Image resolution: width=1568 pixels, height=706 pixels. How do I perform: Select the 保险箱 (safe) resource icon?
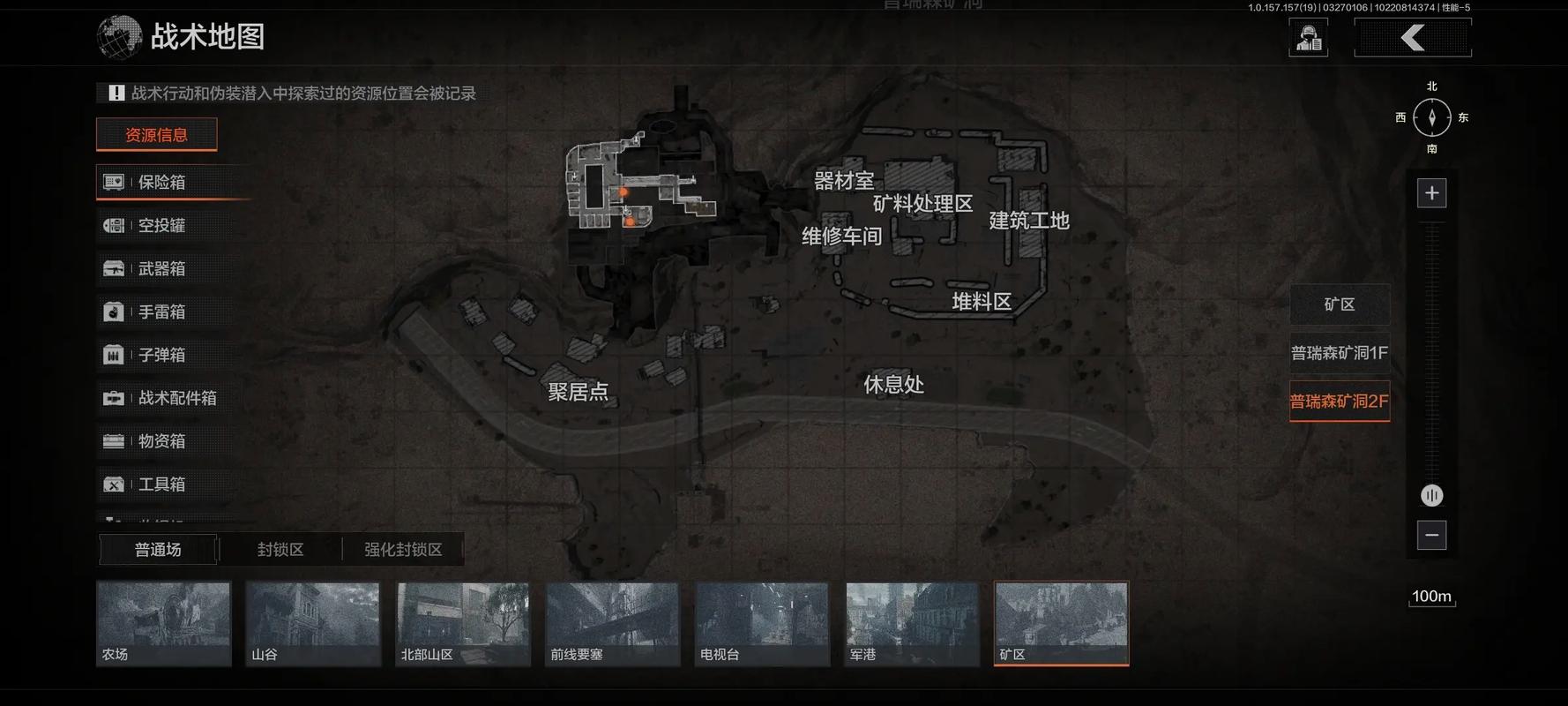113,182
